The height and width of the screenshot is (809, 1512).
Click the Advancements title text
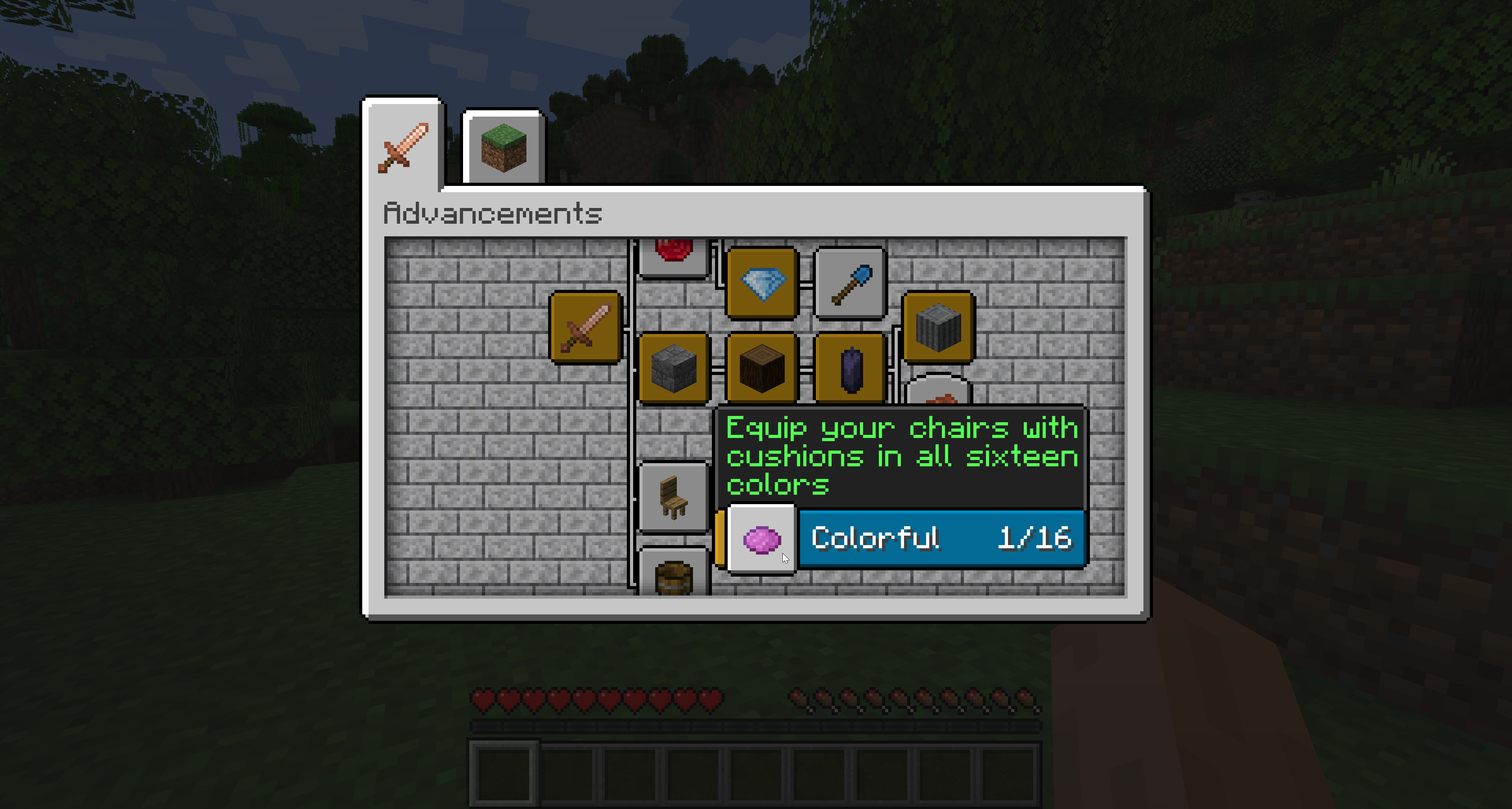(493, 213)
